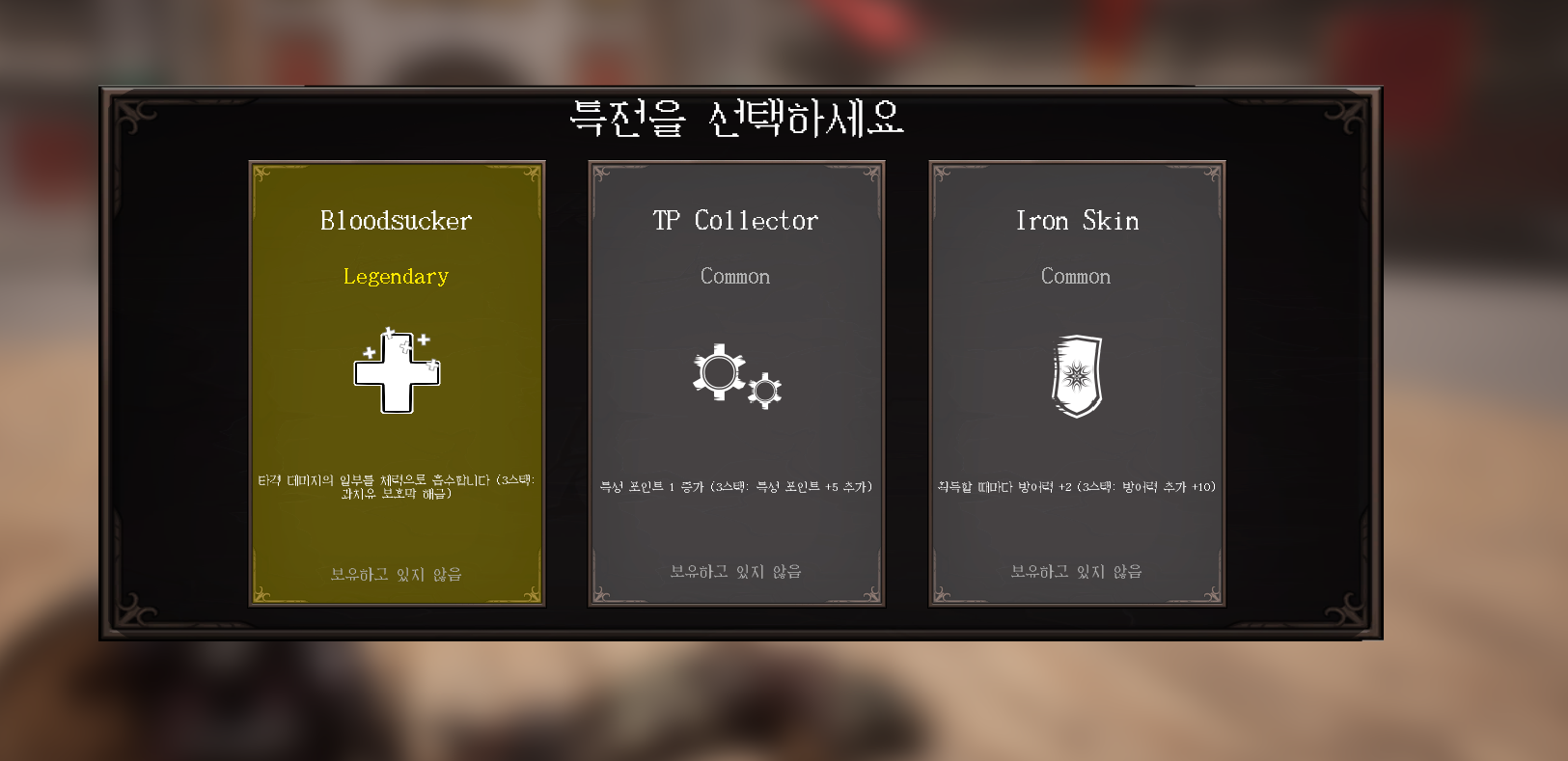Click the Common label on Iron Skin card

1076,277
